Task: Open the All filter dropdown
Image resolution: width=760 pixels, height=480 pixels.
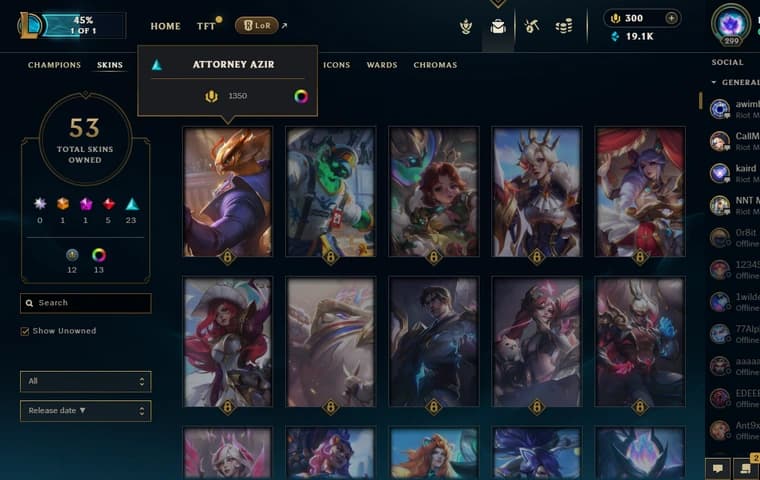Action: (x=85, y=381)
